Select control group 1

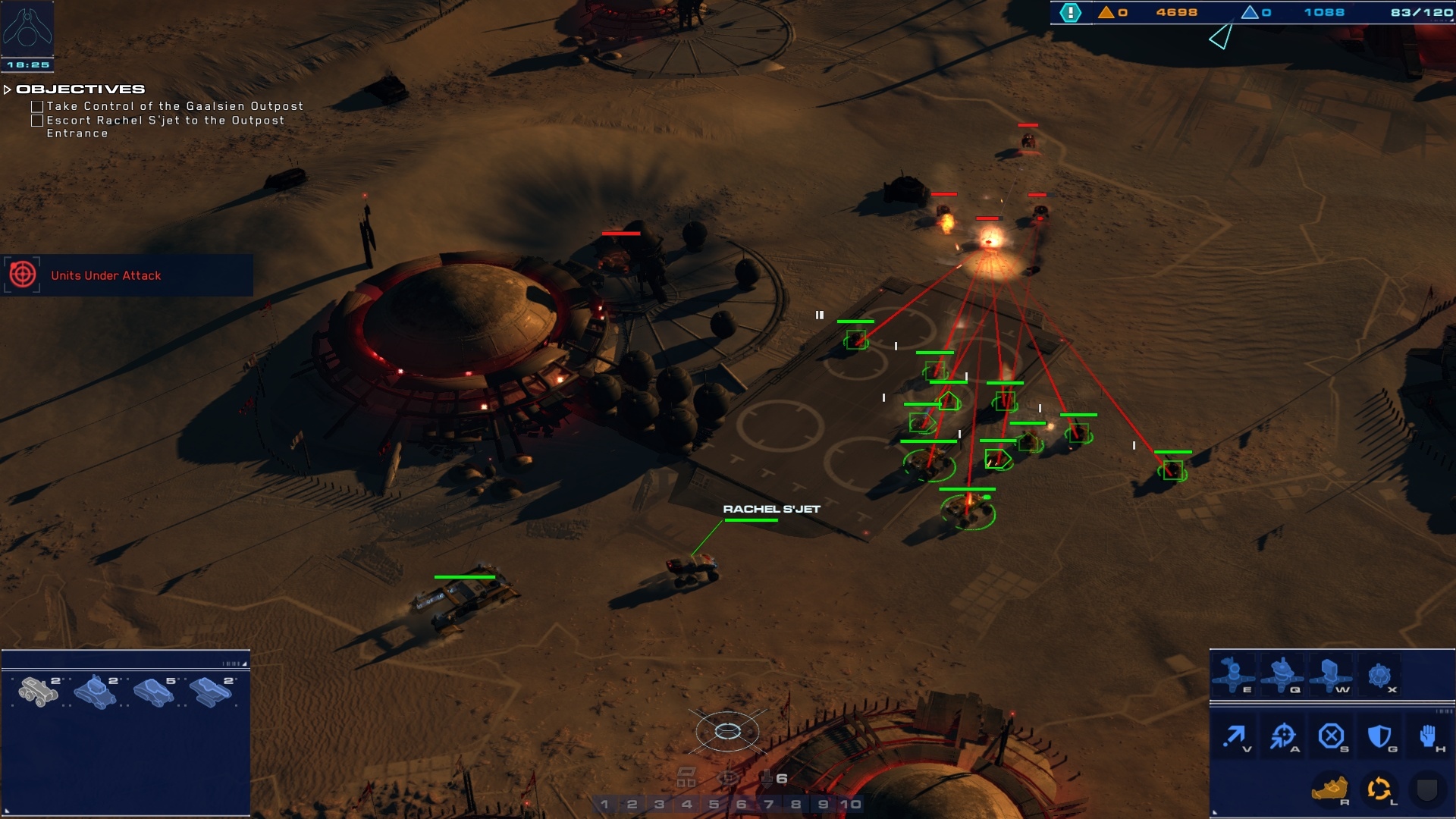click(604, 804)
